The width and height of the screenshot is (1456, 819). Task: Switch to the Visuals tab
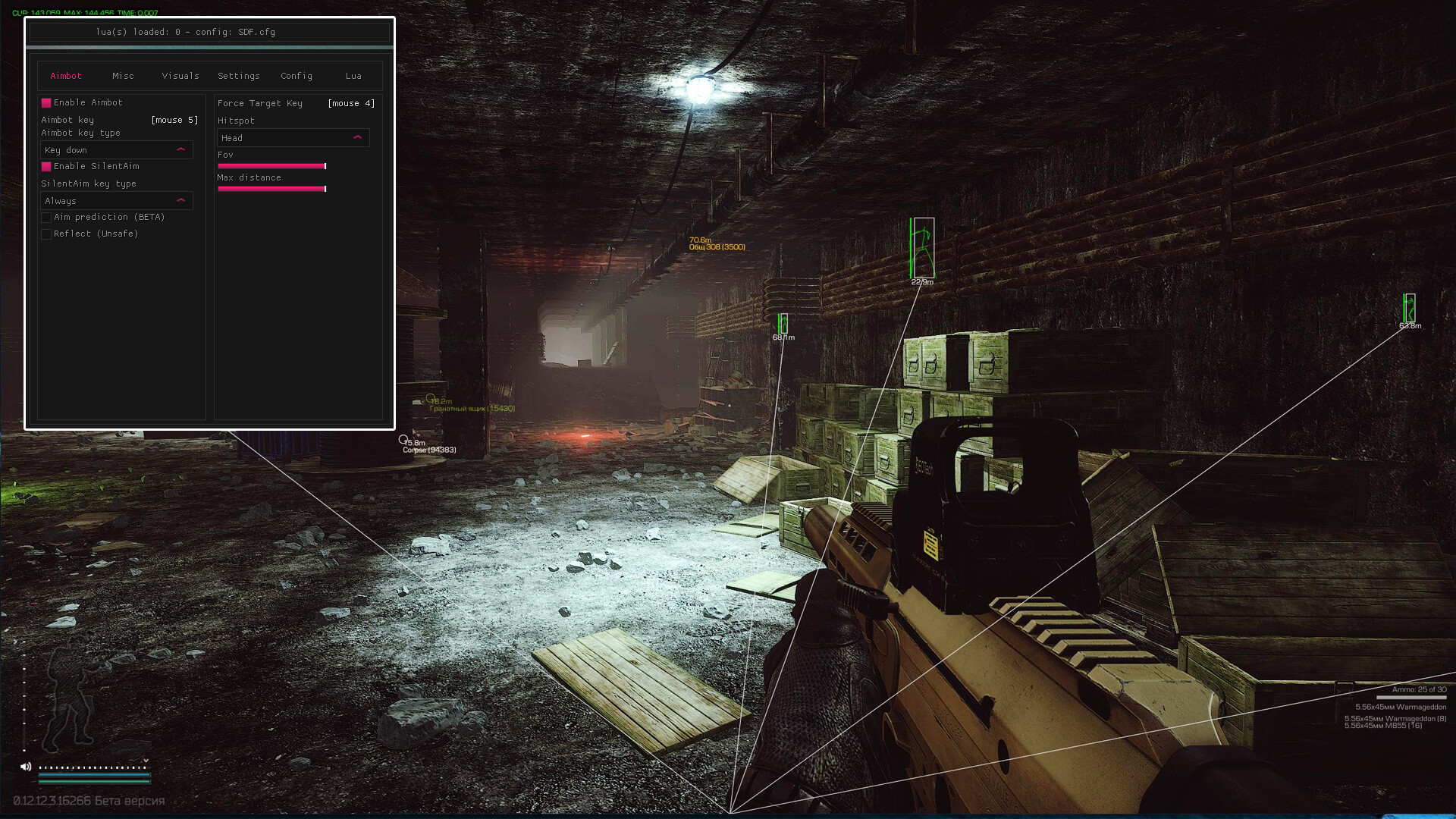click(180, 76)
